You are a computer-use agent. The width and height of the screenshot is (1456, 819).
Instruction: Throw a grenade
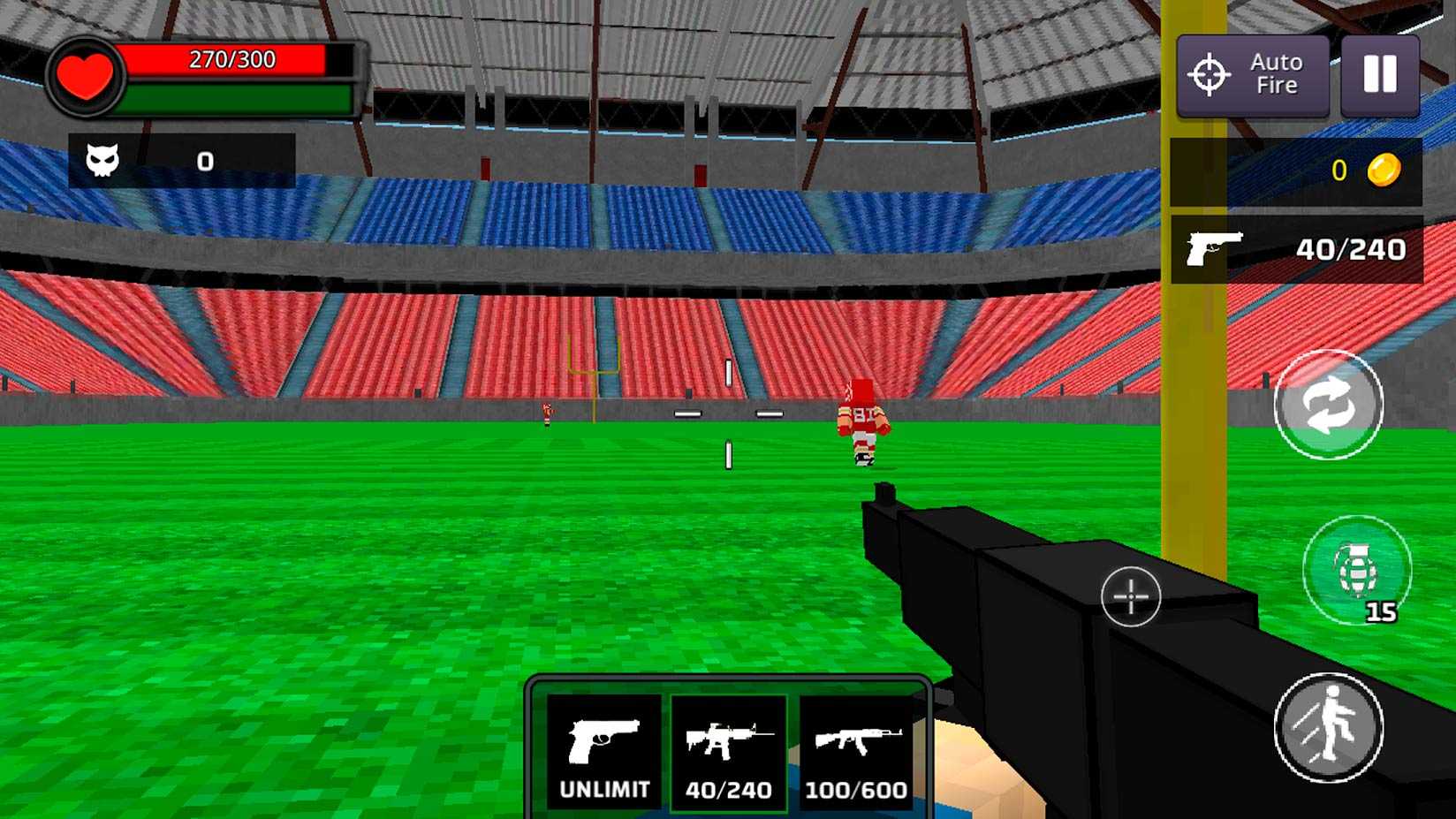tap(1356, 570)
